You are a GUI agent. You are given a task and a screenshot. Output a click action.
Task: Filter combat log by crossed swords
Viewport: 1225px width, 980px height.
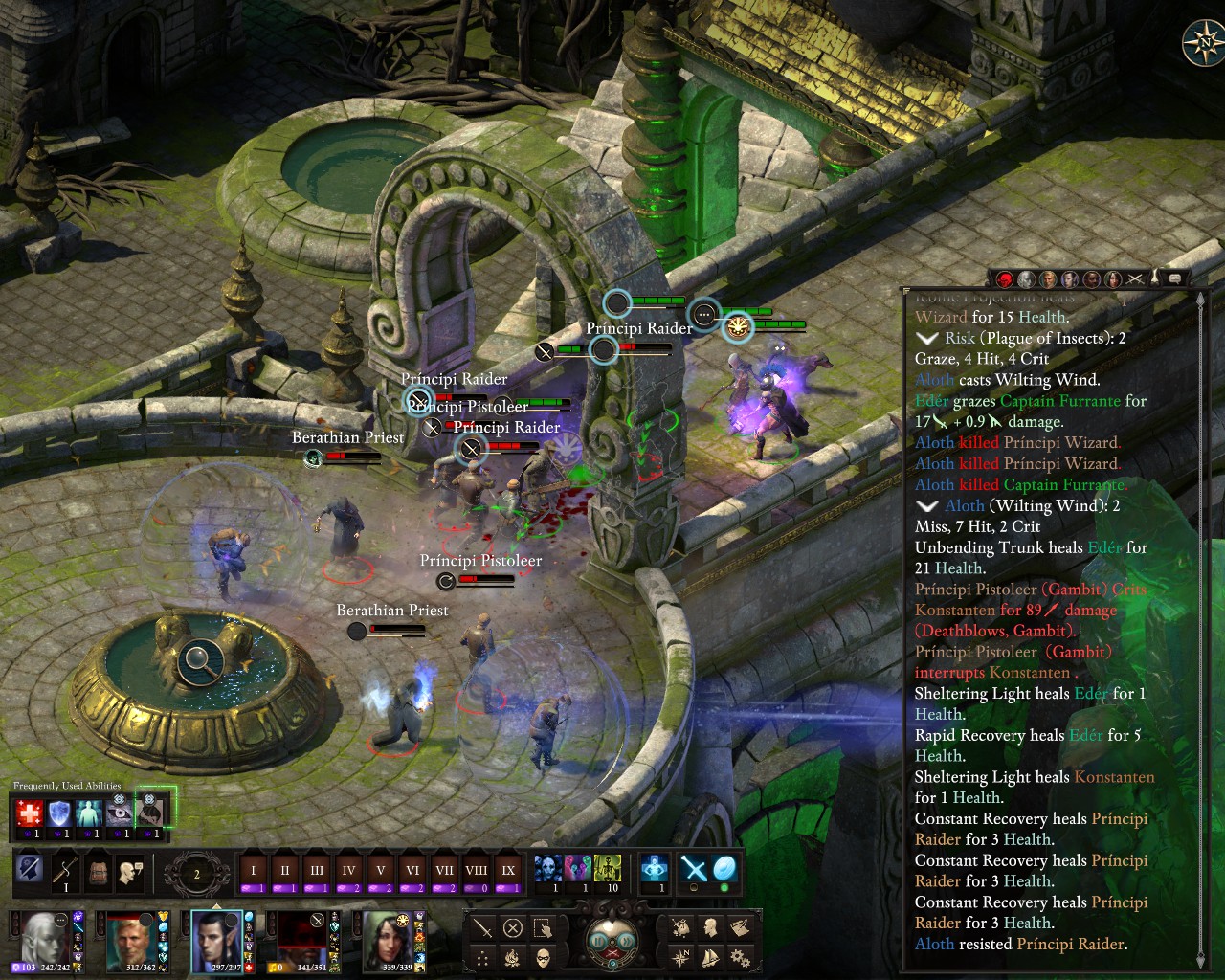tap(1135, 279)
